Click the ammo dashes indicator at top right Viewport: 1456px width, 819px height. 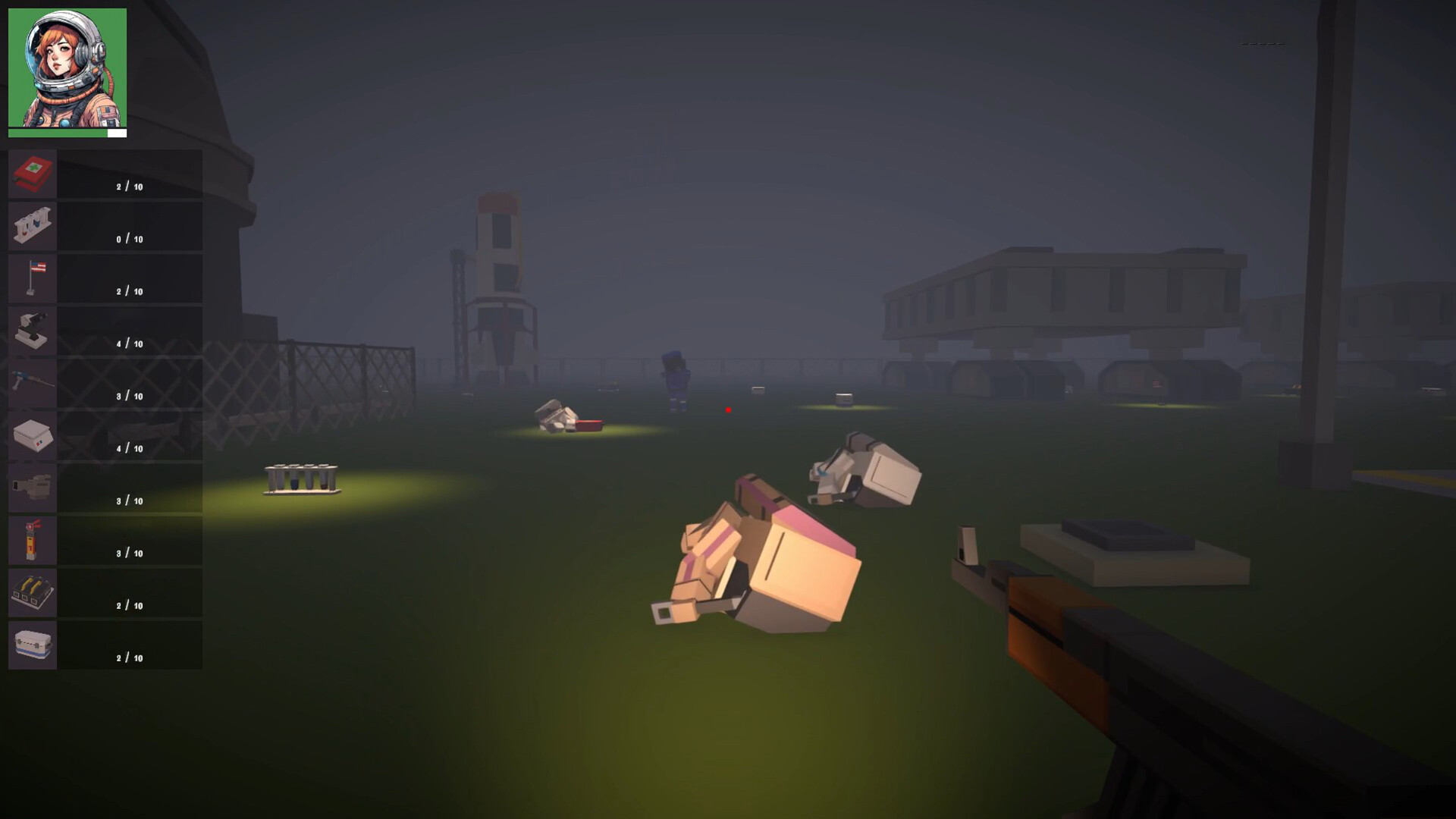[x=1261, y=43]
